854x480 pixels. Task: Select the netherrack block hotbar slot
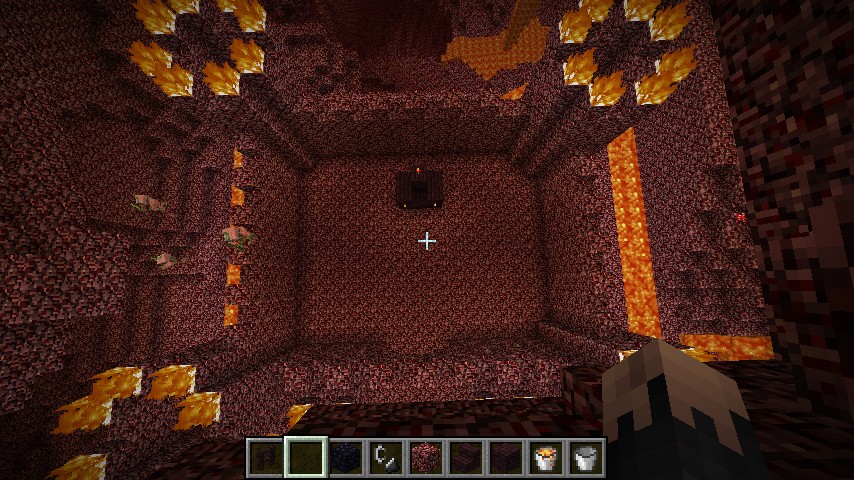[425, 458]
